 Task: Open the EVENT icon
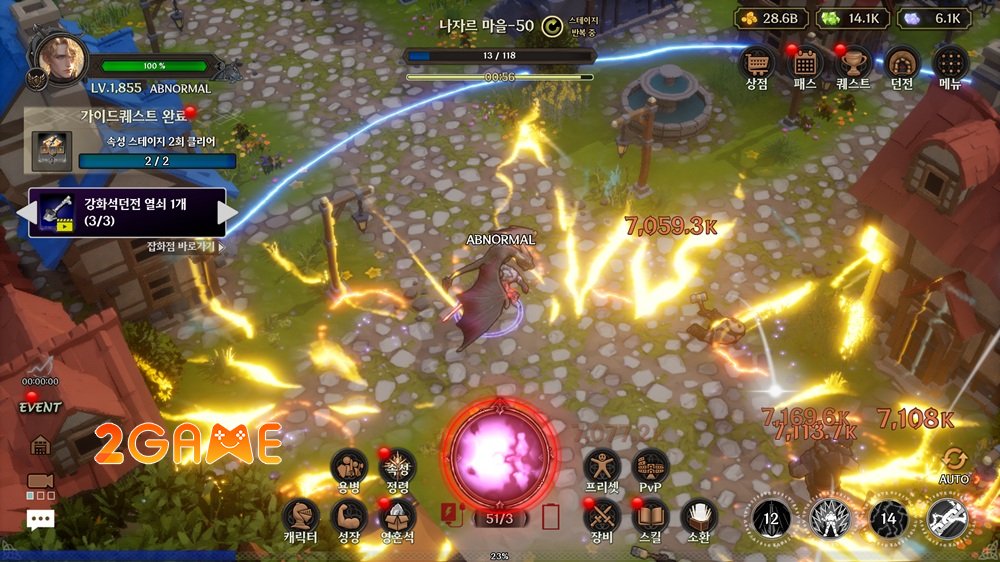40,398
